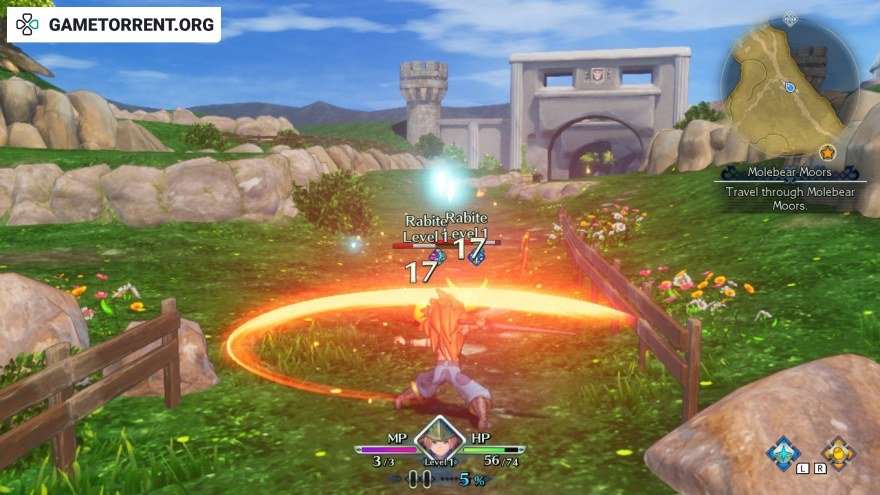880x495 pixels.
Task: Open the GAMETORRENT.ORG watermark link
Action: [114, 24]
